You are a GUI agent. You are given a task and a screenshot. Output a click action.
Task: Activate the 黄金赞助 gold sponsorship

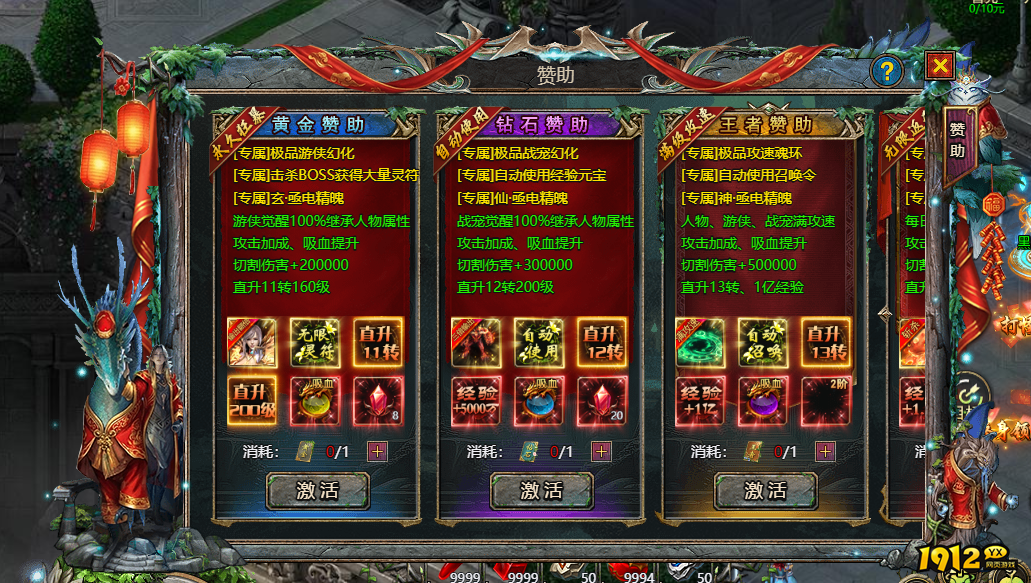click(317, 490)
